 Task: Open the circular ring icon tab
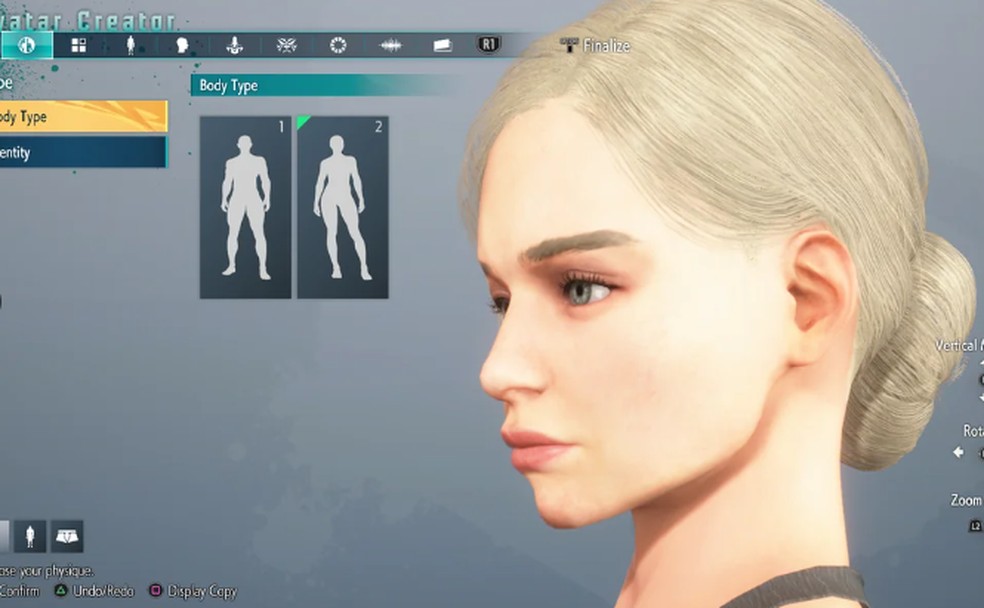tap(338, 45)
